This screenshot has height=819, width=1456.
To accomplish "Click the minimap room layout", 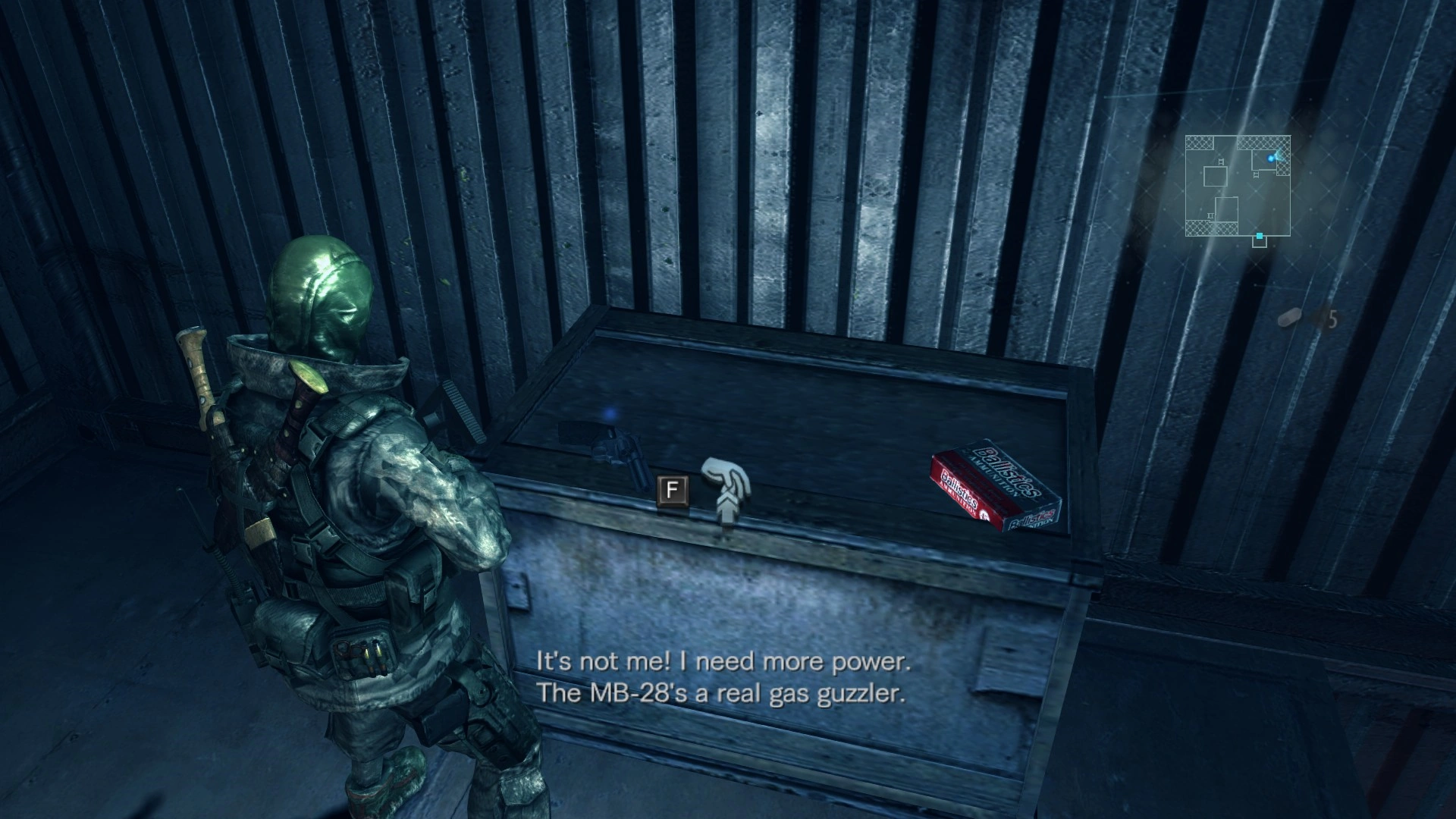I will pos(1238,187).
